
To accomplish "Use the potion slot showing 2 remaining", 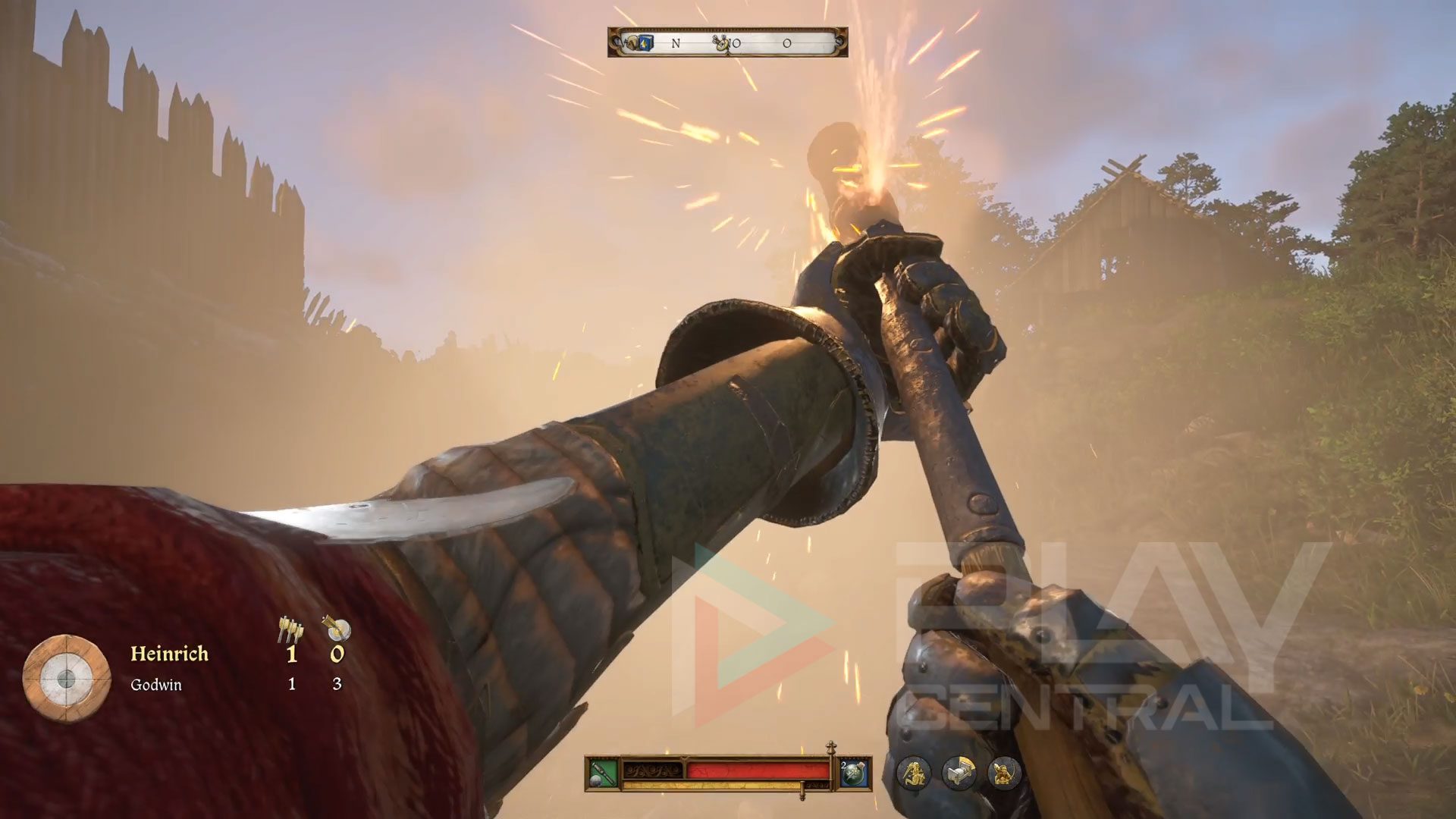I will click(855, 773).
